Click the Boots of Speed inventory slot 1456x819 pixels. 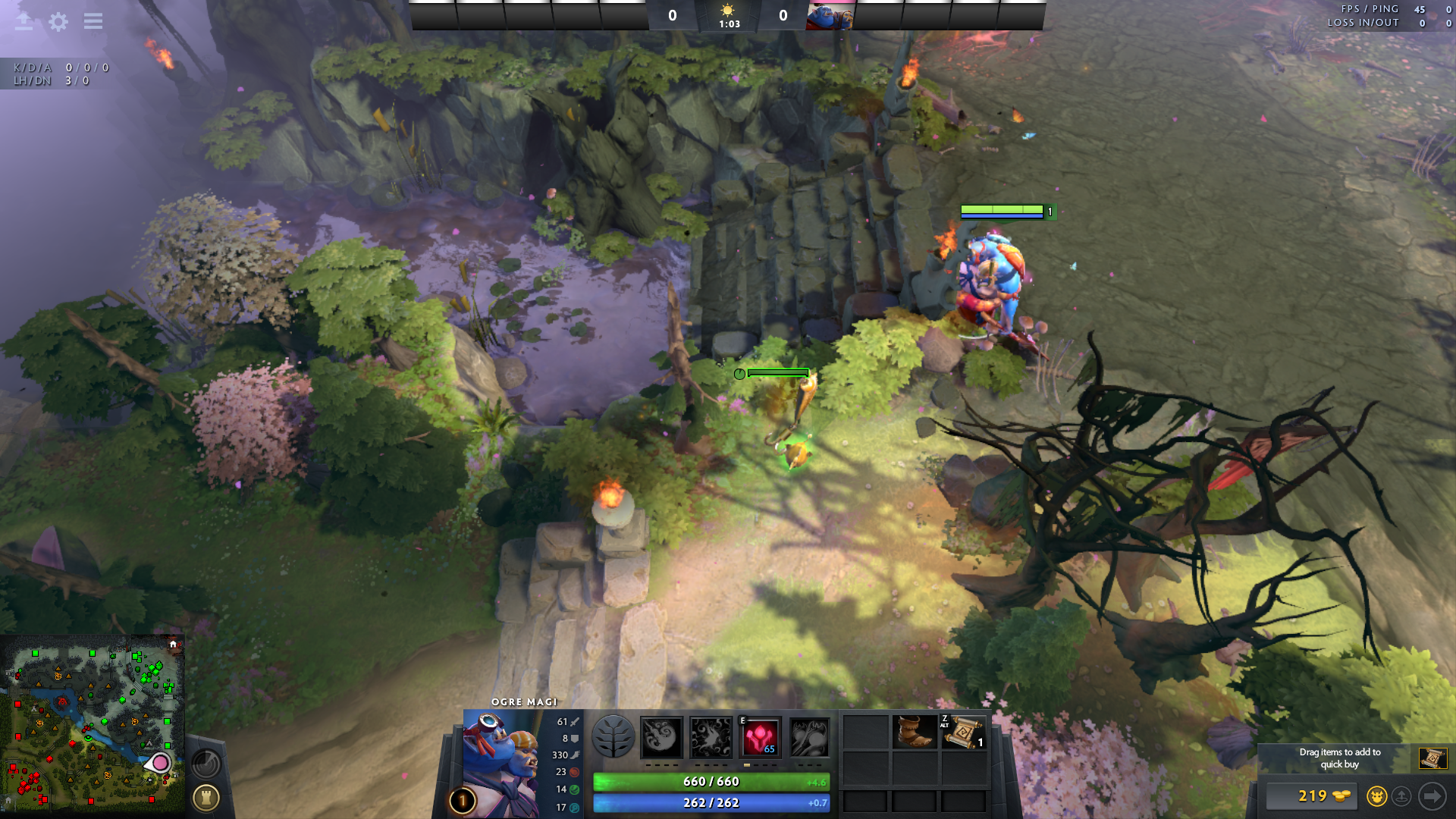[914, 732]
